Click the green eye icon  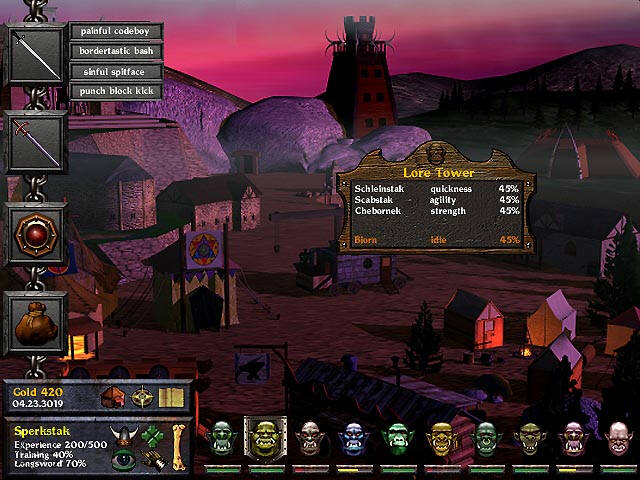[123, 460]
